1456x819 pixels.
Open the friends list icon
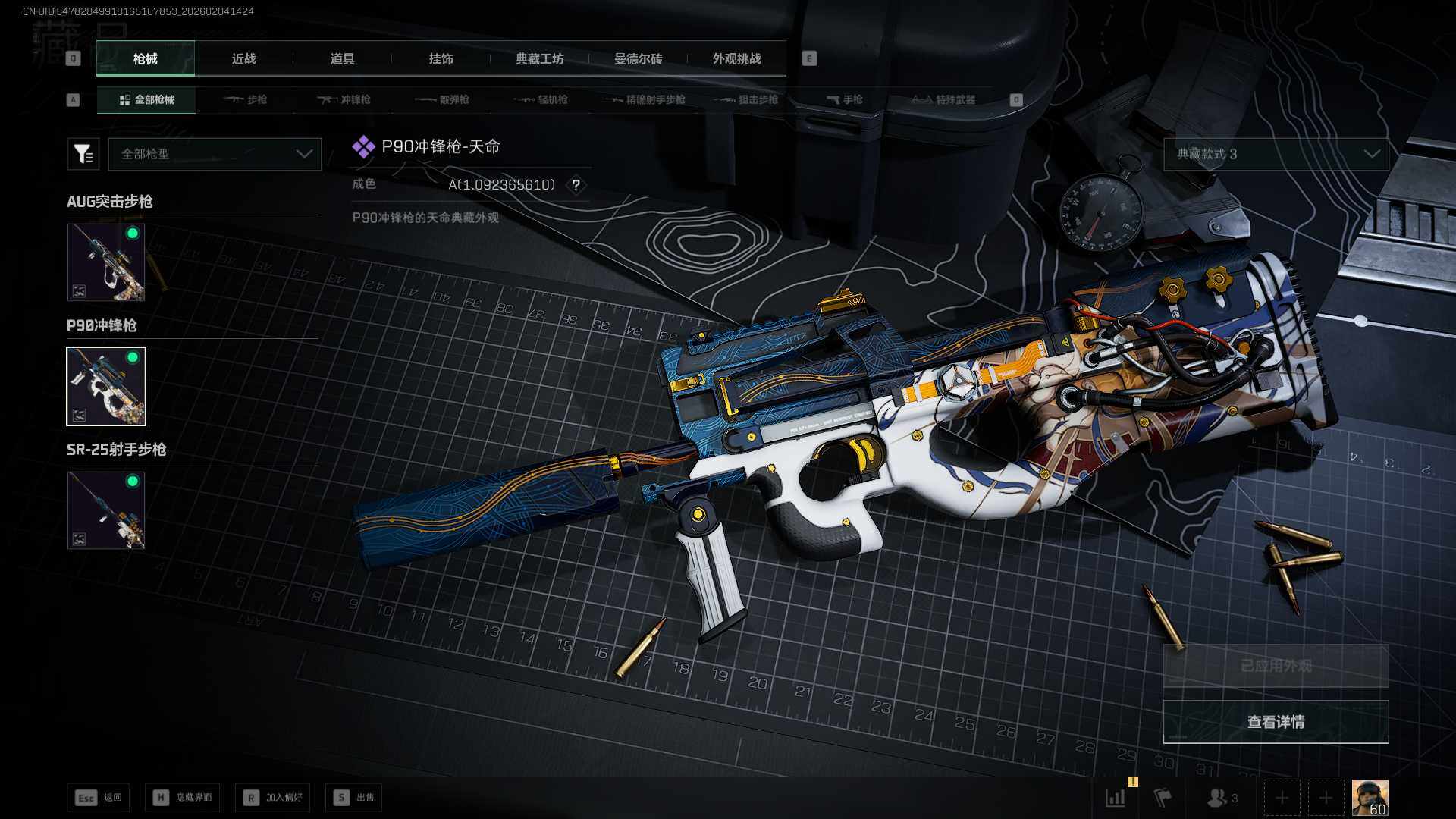click(x=1221, y=798)
